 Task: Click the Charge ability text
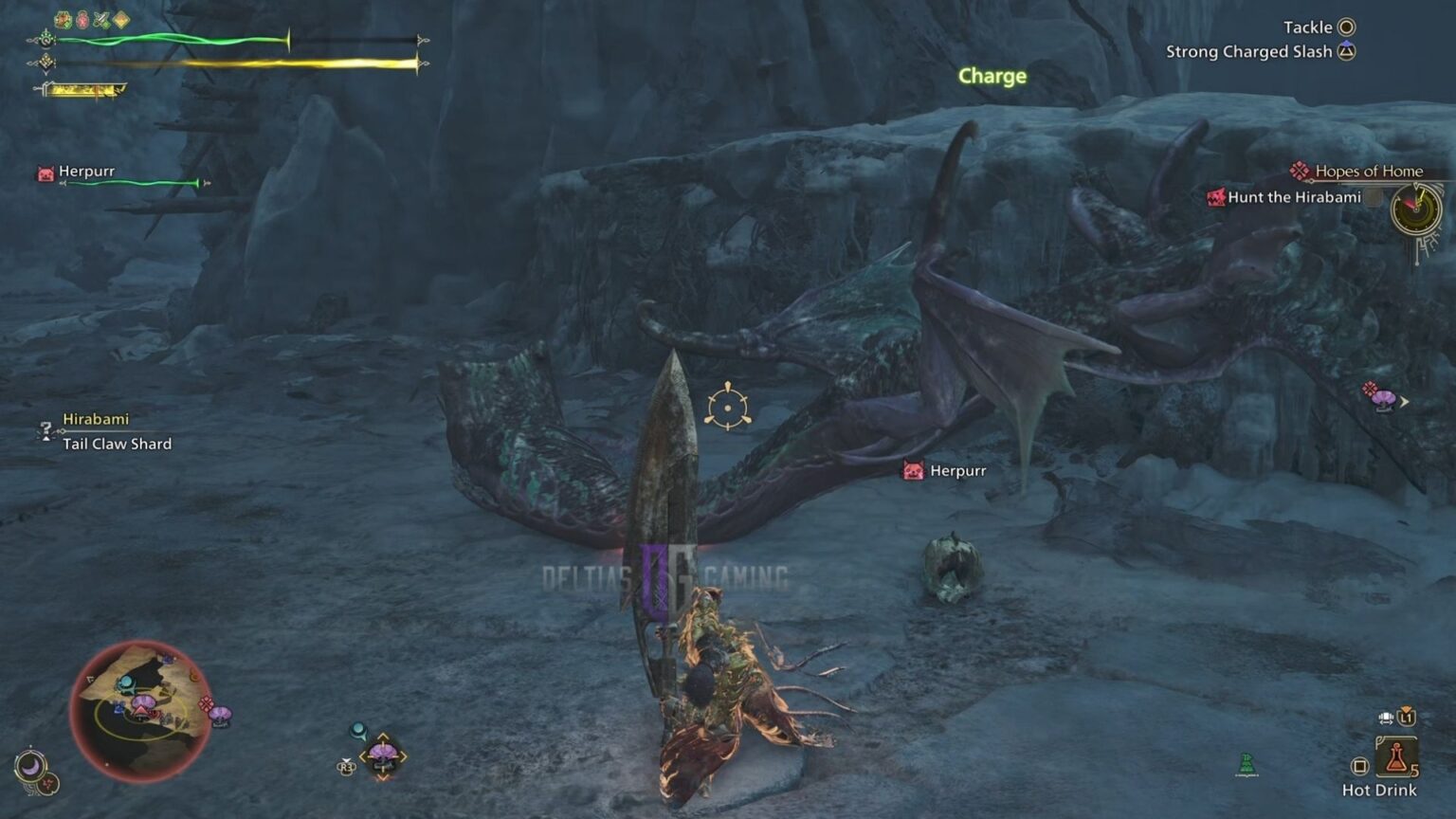pos(992,76)
